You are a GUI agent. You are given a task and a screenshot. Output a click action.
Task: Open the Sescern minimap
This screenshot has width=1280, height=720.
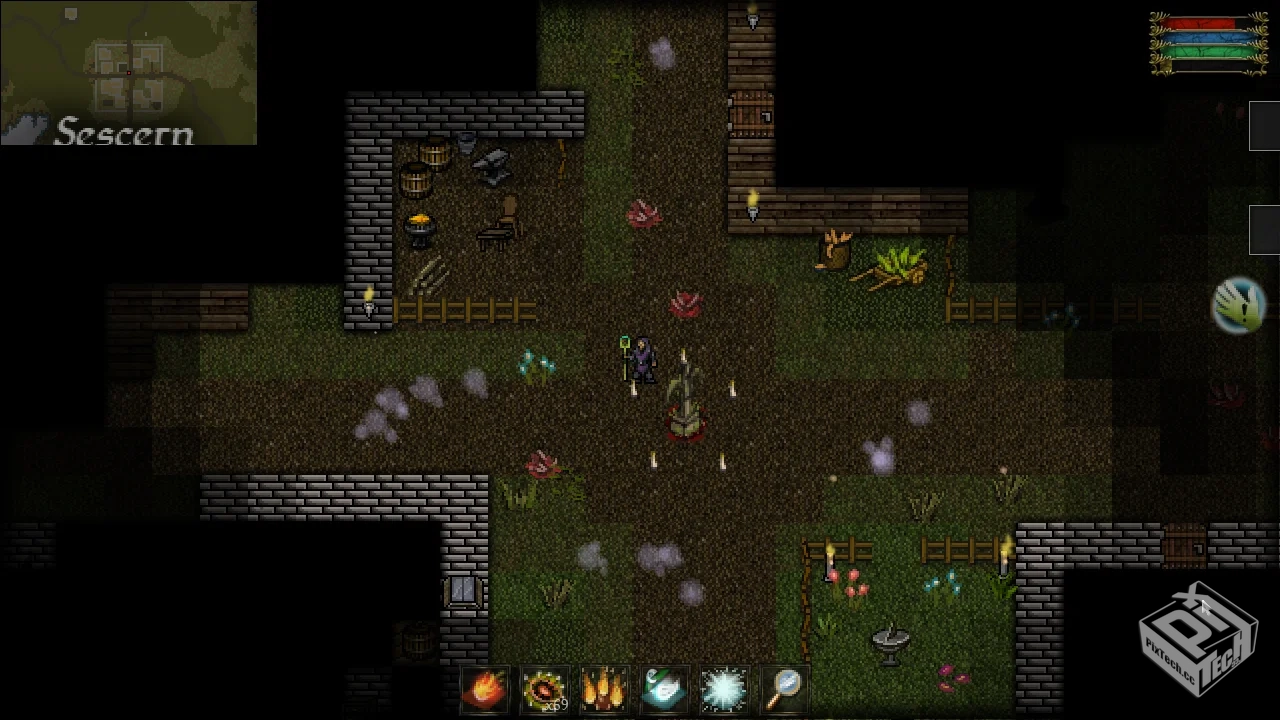(128, 73)
